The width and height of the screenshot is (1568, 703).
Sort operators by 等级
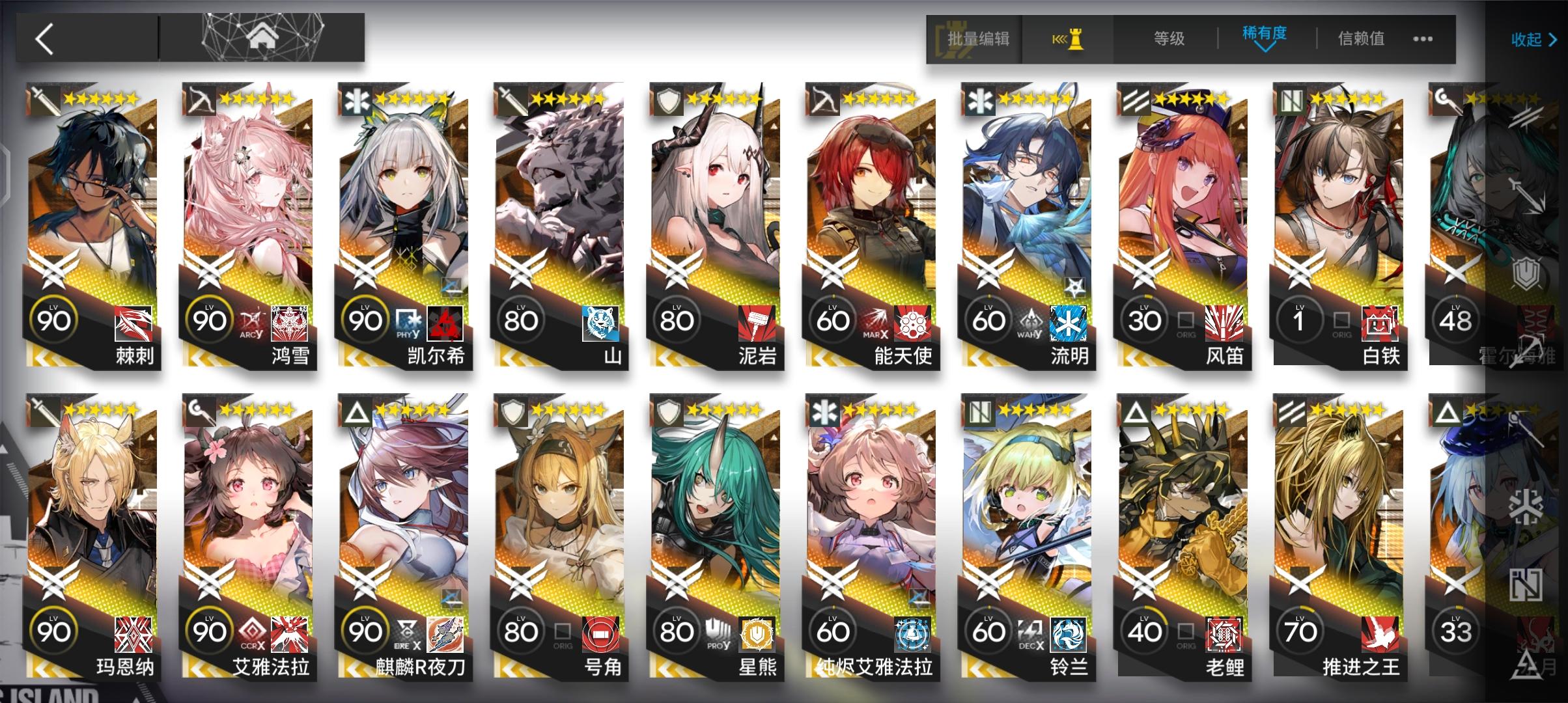coord(1169,38)
